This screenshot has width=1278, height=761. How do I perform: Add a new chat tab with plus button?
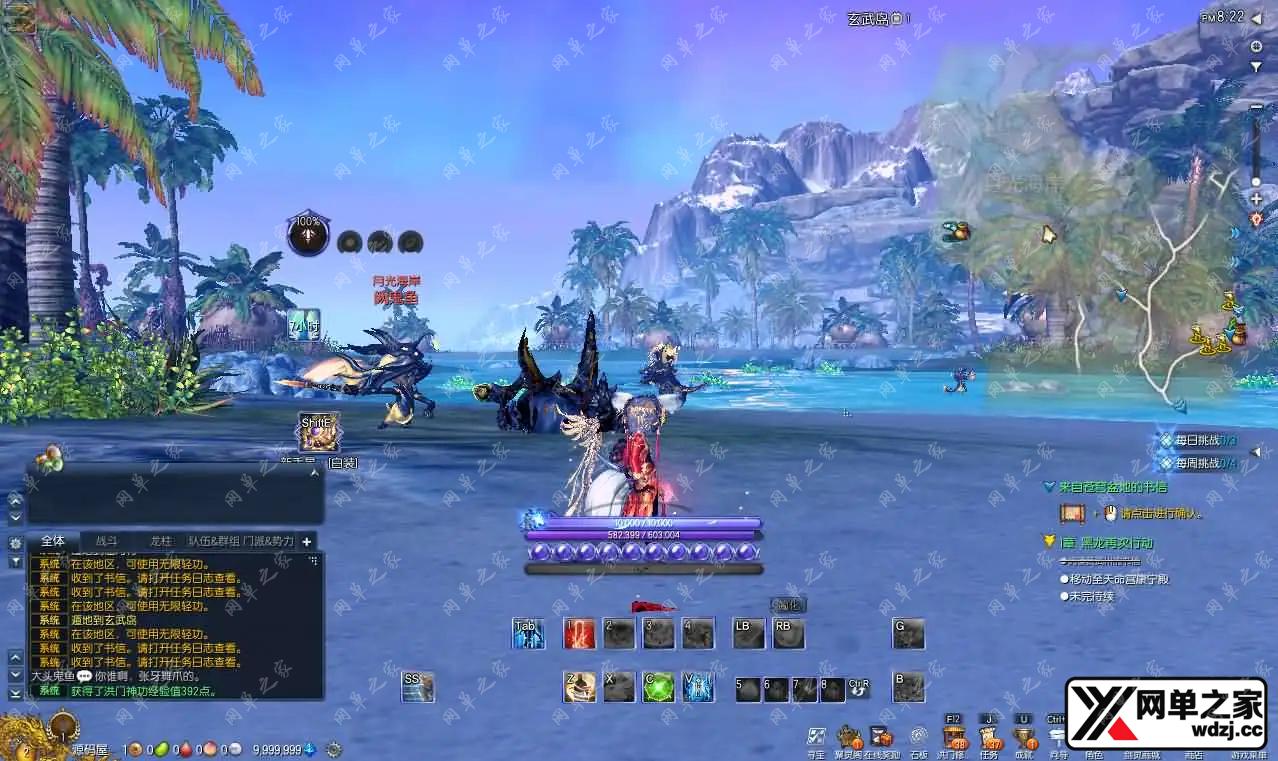pos(307,541)
